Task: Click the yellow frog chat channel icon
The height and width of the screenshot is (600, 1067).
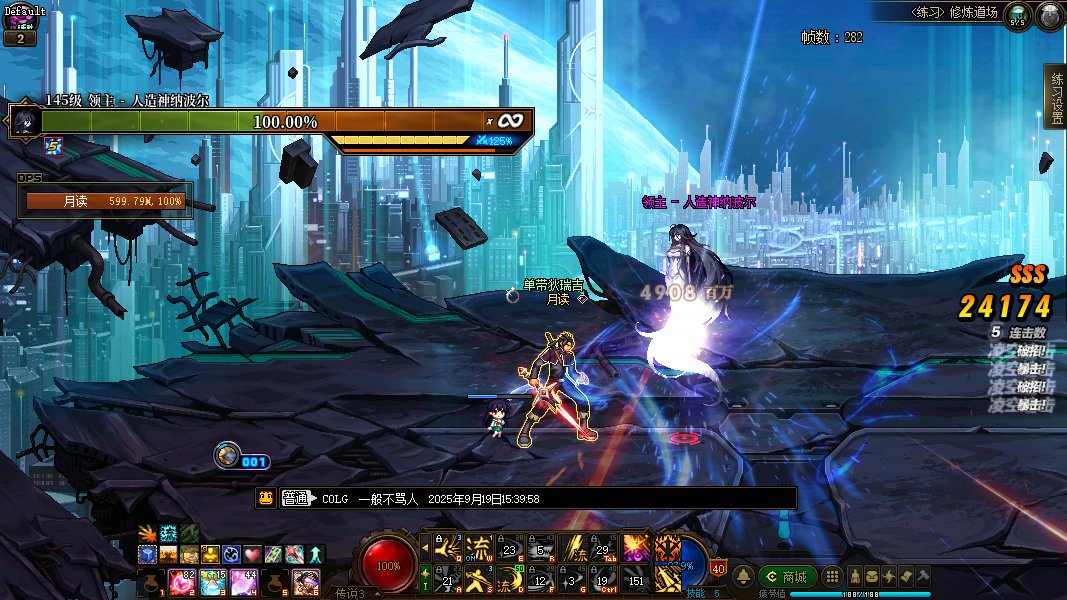Action: [266, 498]
